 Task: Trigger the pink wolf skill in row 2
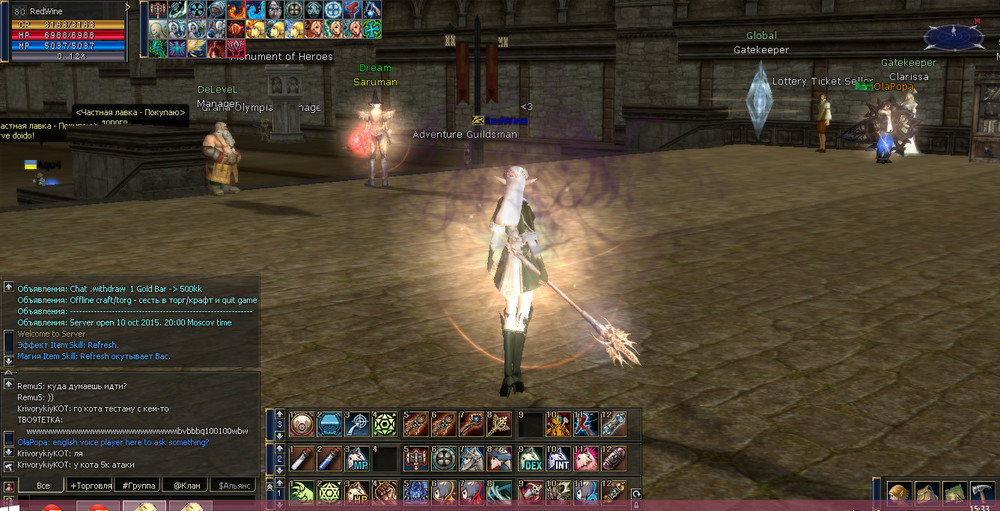586,459
